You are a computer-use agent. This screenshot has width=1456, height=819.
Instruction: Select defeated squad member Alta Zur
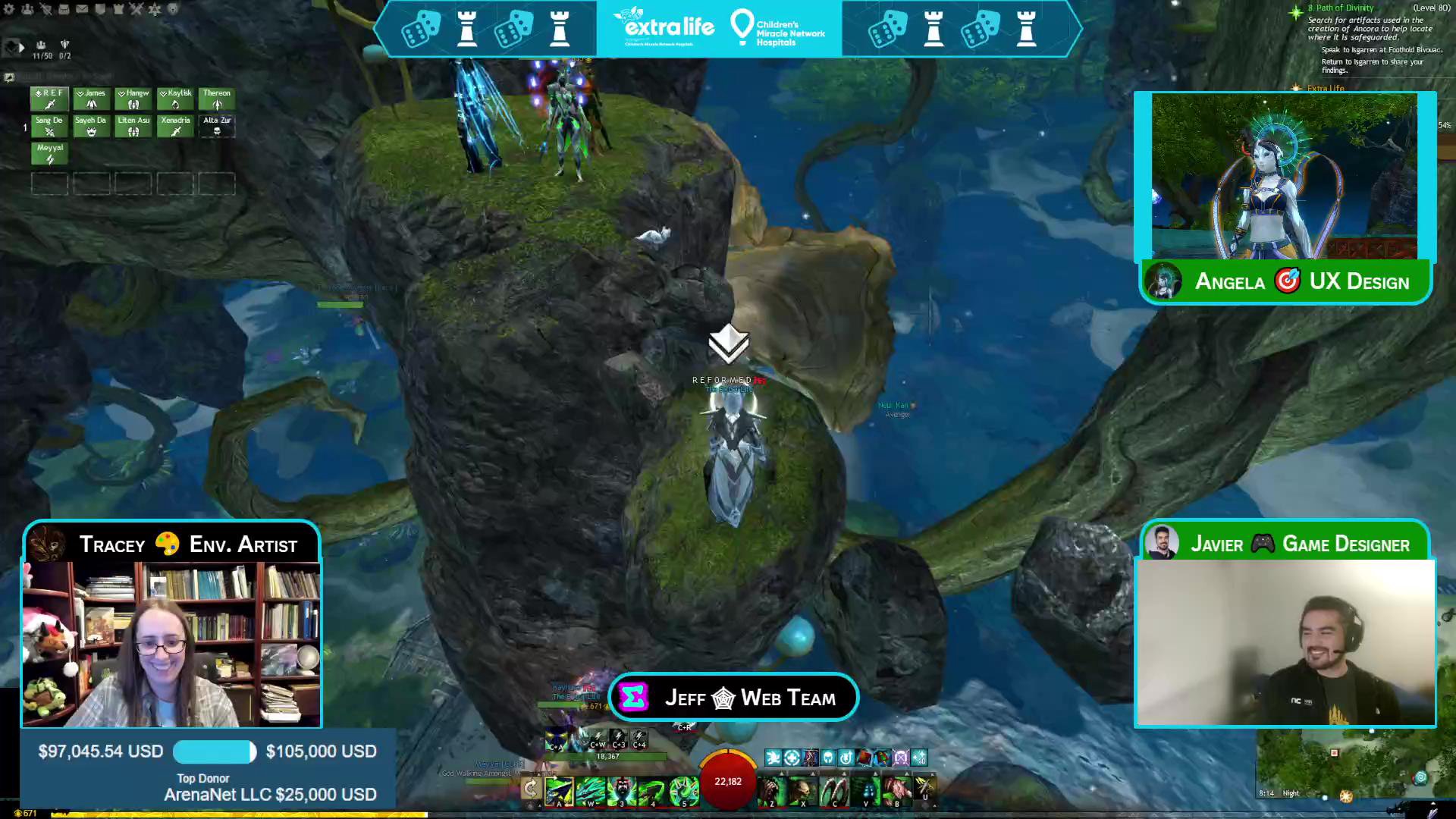[x=217, y=126]
